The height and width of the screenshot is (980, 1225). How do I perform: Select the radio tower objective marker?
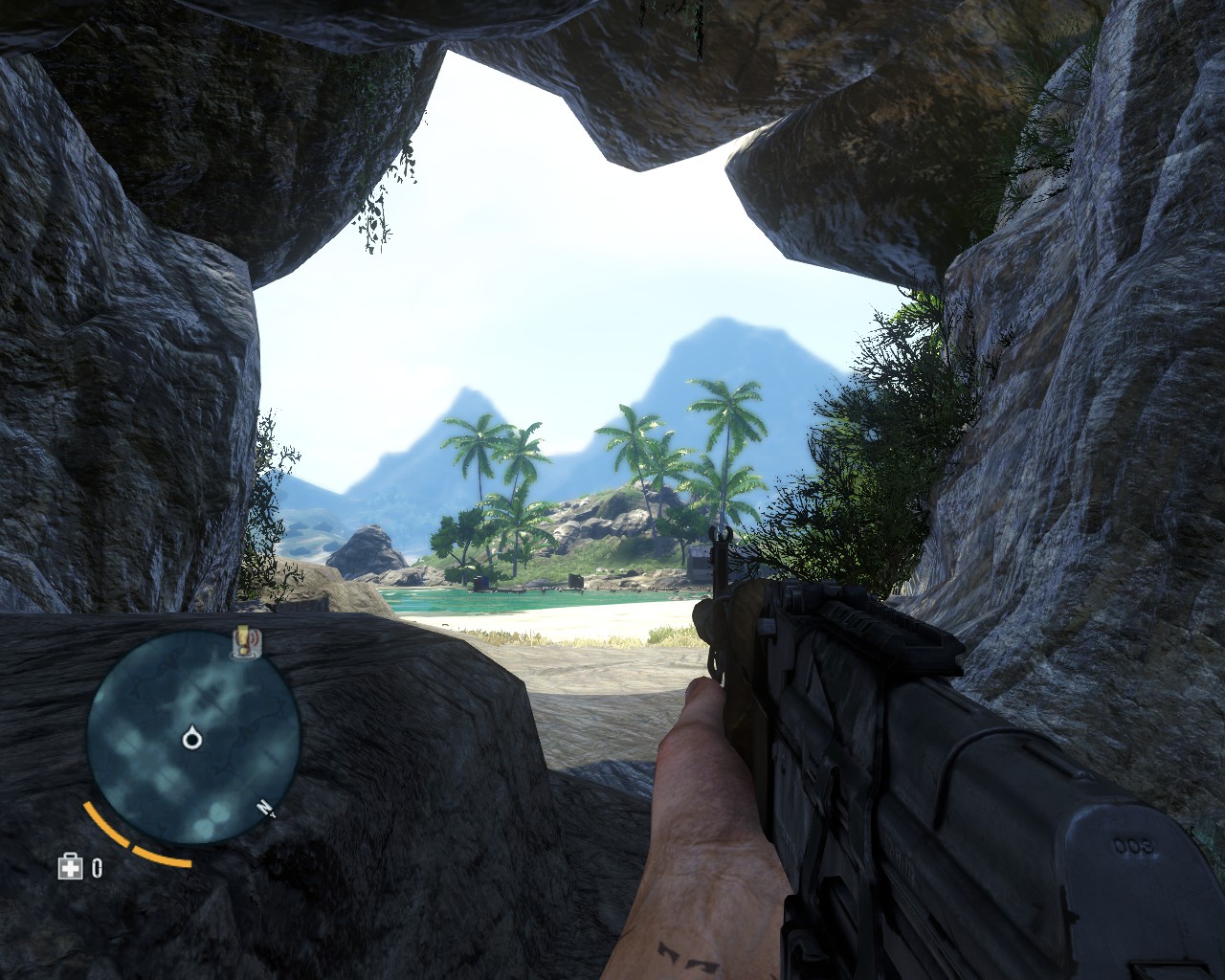pyautogui.click(x=247, y=641)
